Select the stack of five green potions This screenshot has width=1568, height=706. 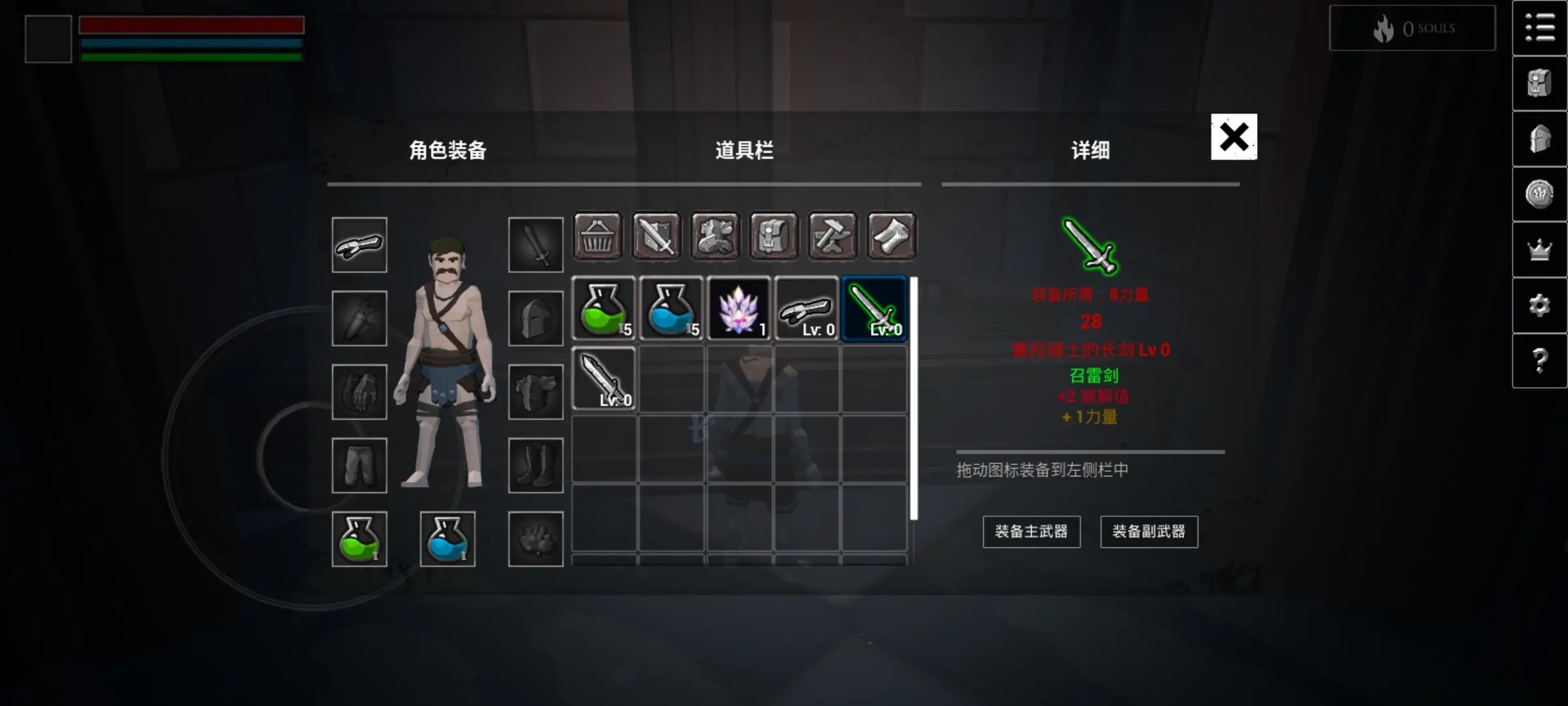[603, 309]
